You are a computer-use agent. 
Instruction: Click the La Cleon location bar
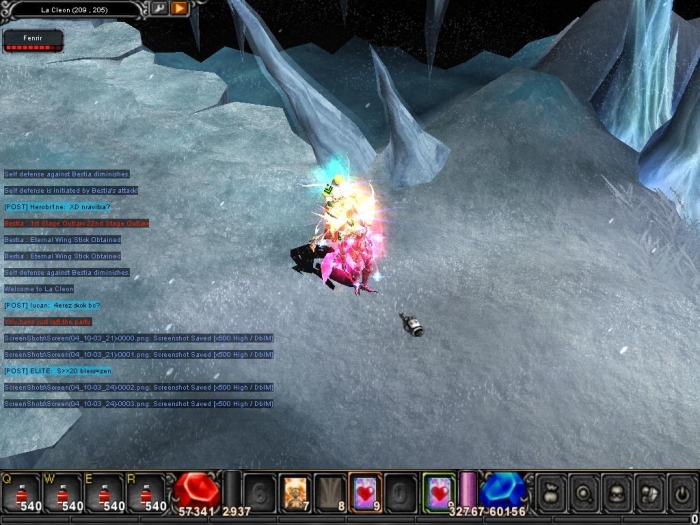tap(72, 9)
